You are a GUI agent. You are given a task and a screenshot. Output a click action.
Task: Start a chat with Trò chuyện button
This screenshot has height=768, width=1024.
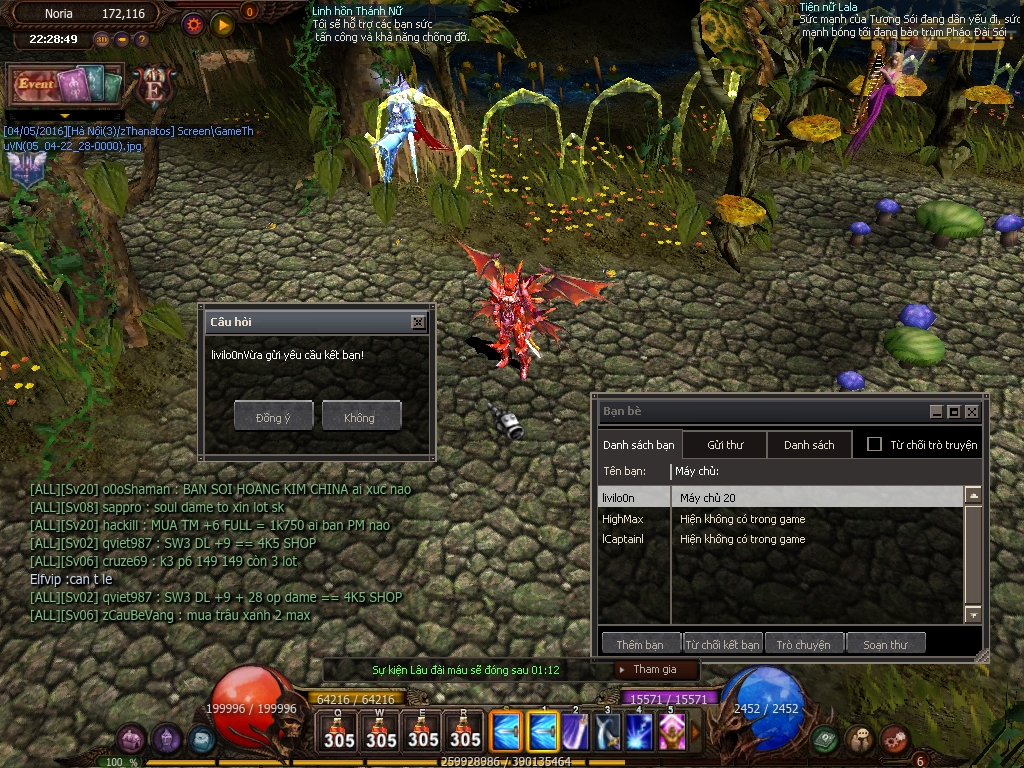tap(804, 644)
